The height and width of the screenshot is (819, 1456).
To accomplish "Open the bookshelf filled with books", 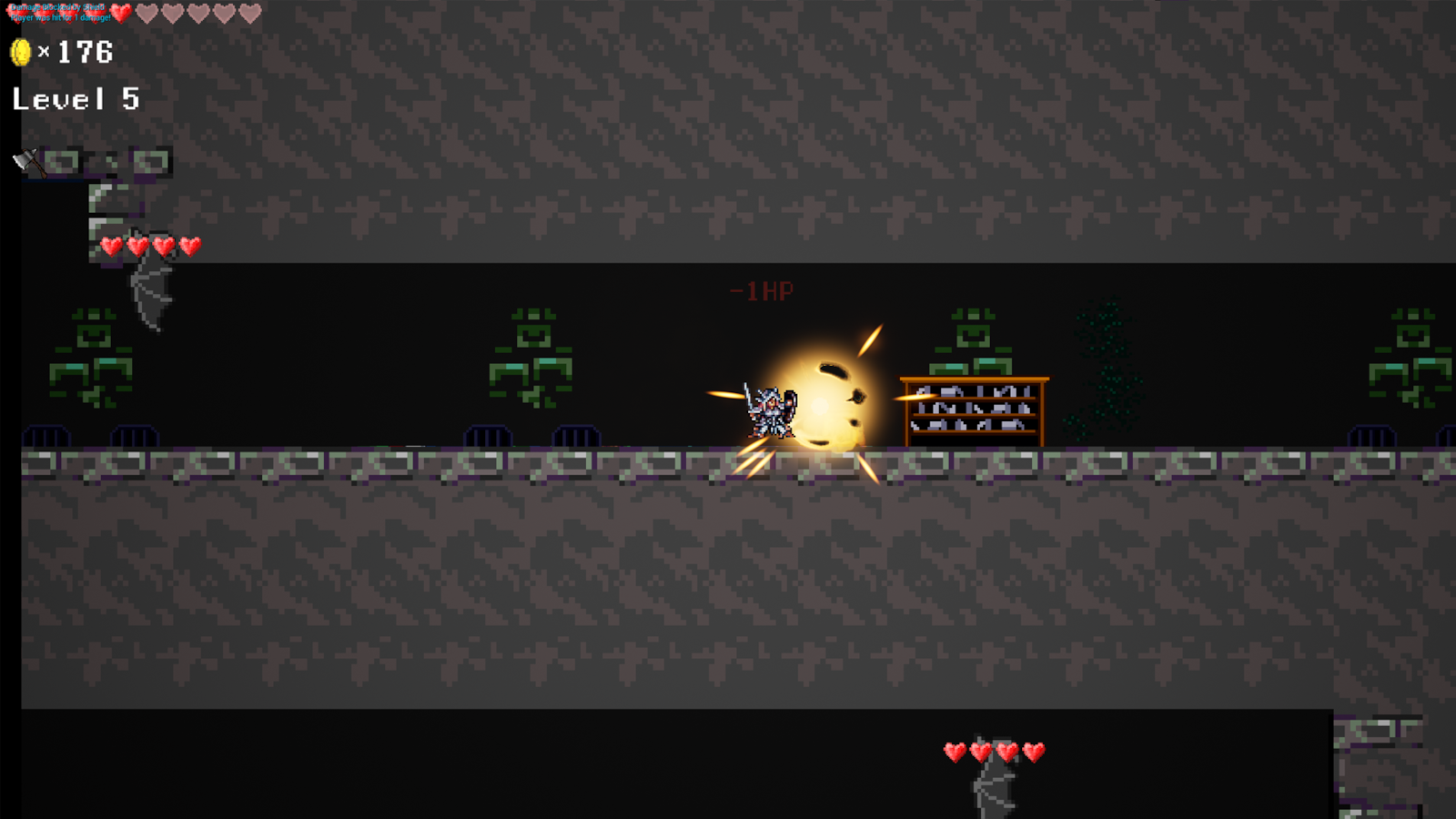I will pyautogui.click(x=974, y=409).
